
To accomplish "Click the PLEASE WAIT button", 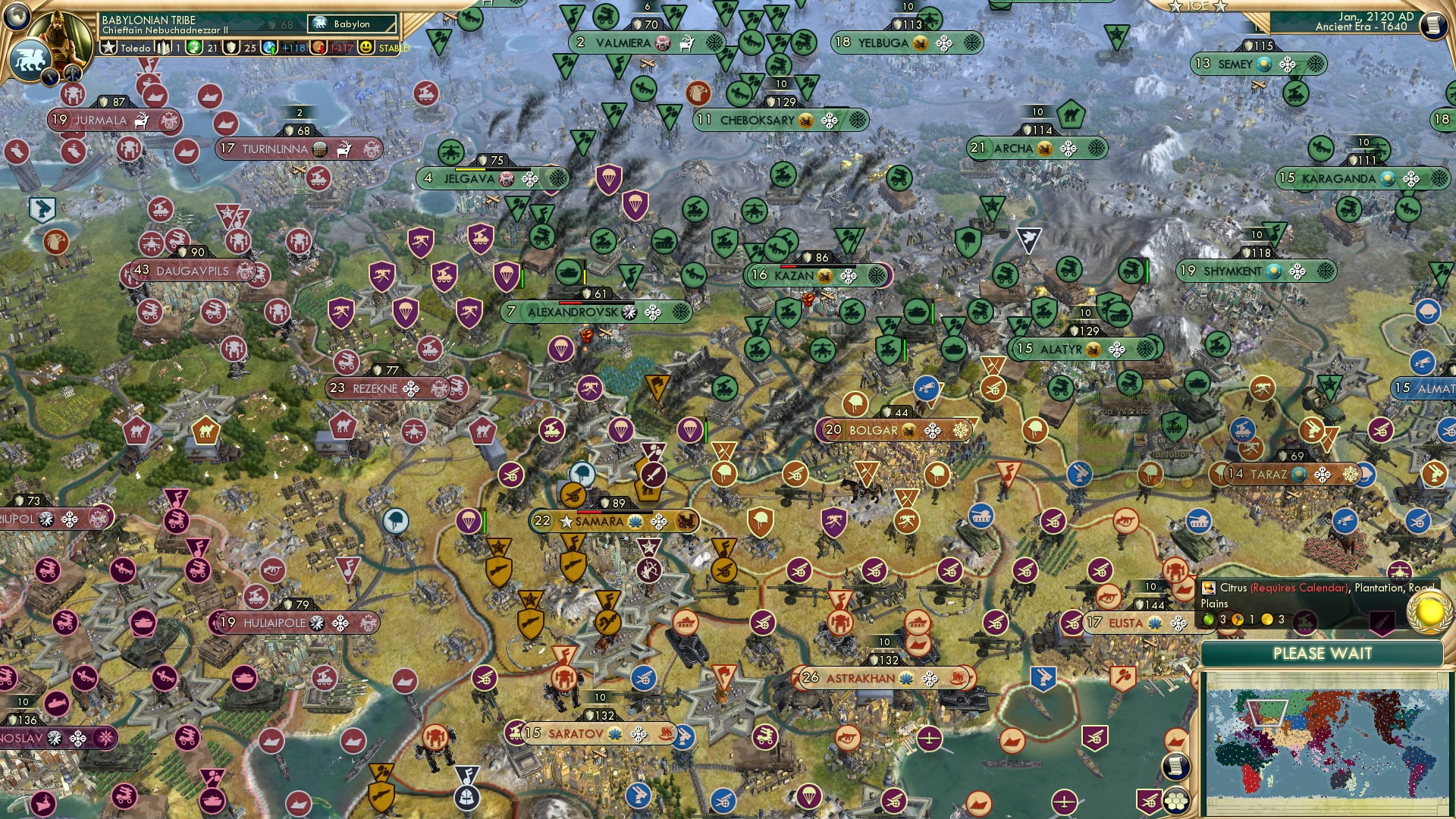I will (1323, 653).
